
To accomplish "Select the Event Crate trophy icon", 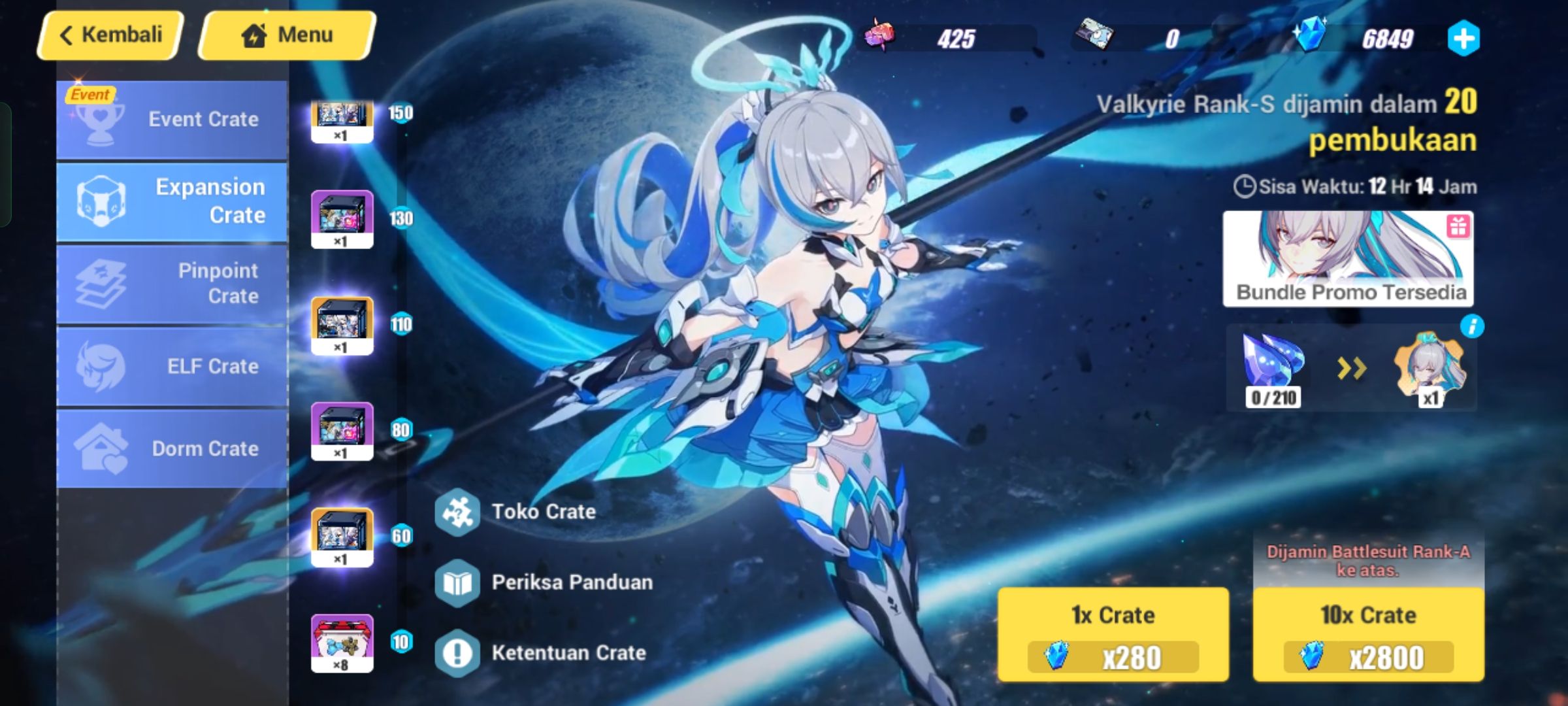I will click(99, 118).
